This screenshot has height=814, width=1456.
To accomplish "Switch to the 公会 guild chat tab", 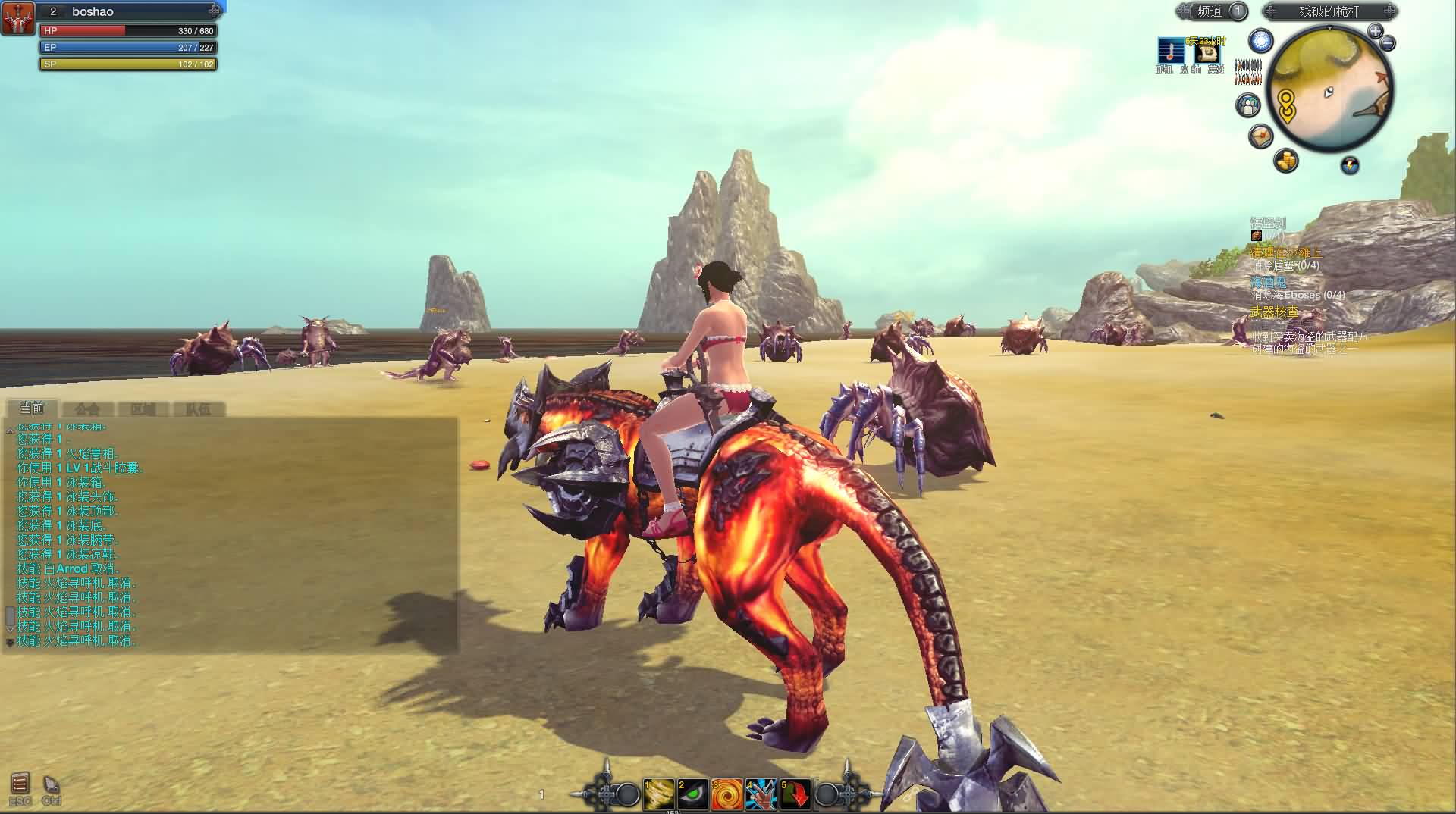I will [x=87, y=409].
